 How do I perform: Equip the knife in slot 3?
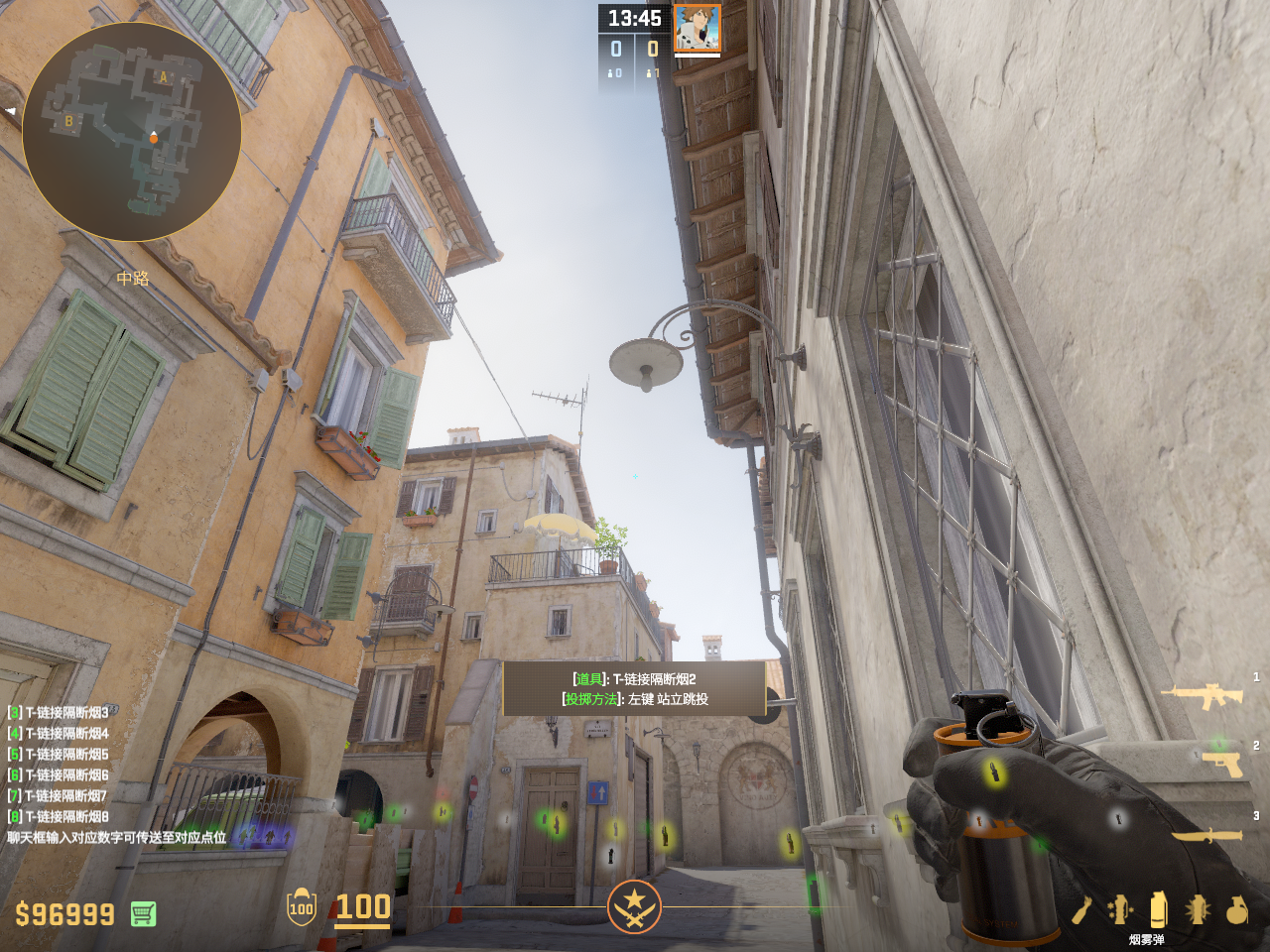(x=1207, y=835)
